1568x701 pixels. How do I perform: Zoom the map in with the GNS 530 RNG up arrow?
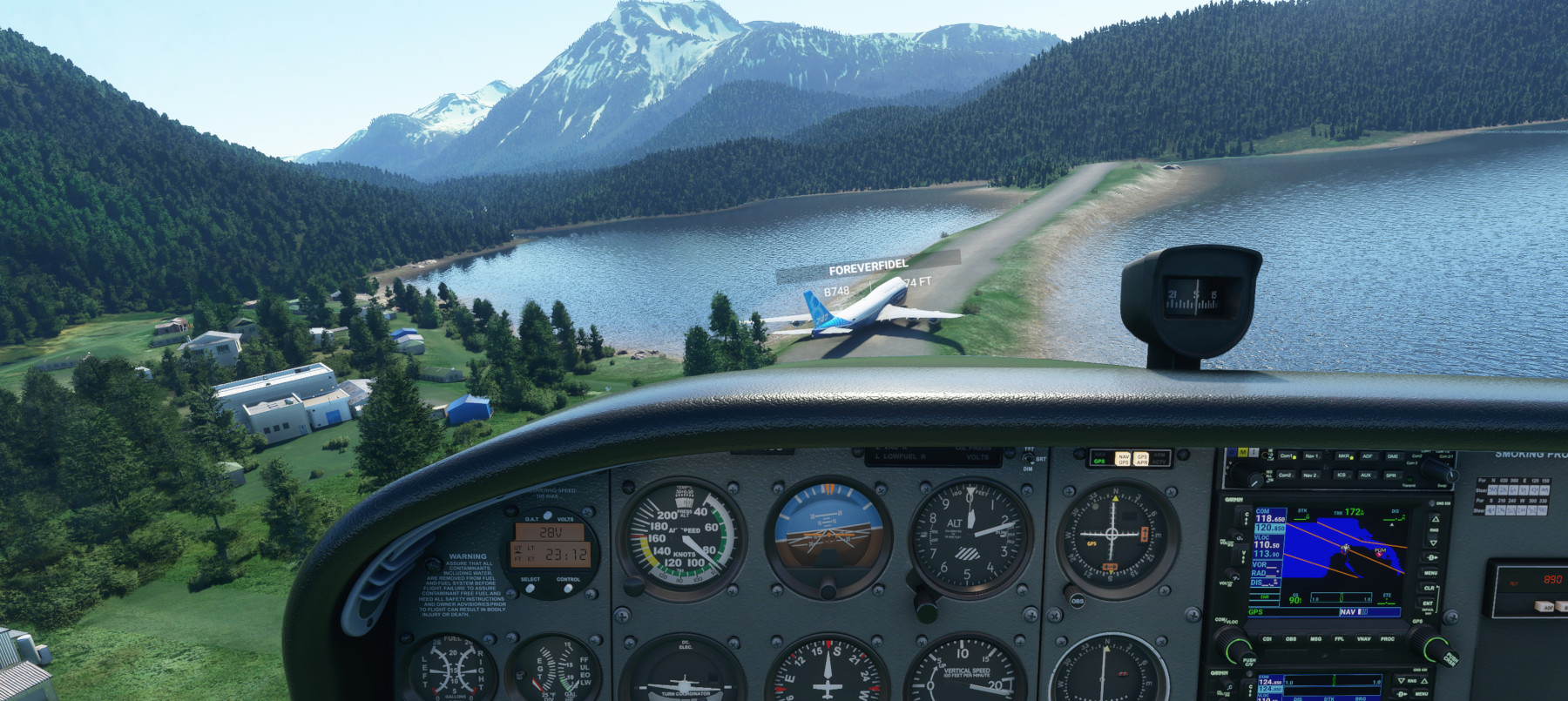[x=1435, y=520]
